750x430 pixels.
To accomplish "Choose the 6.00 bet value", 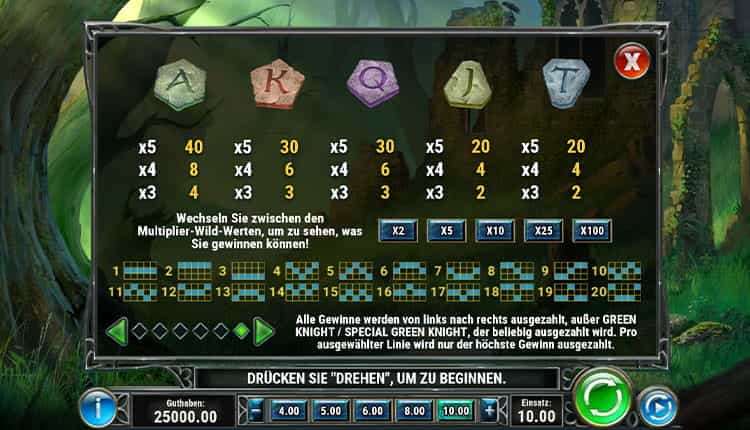I will pos(374,410).
